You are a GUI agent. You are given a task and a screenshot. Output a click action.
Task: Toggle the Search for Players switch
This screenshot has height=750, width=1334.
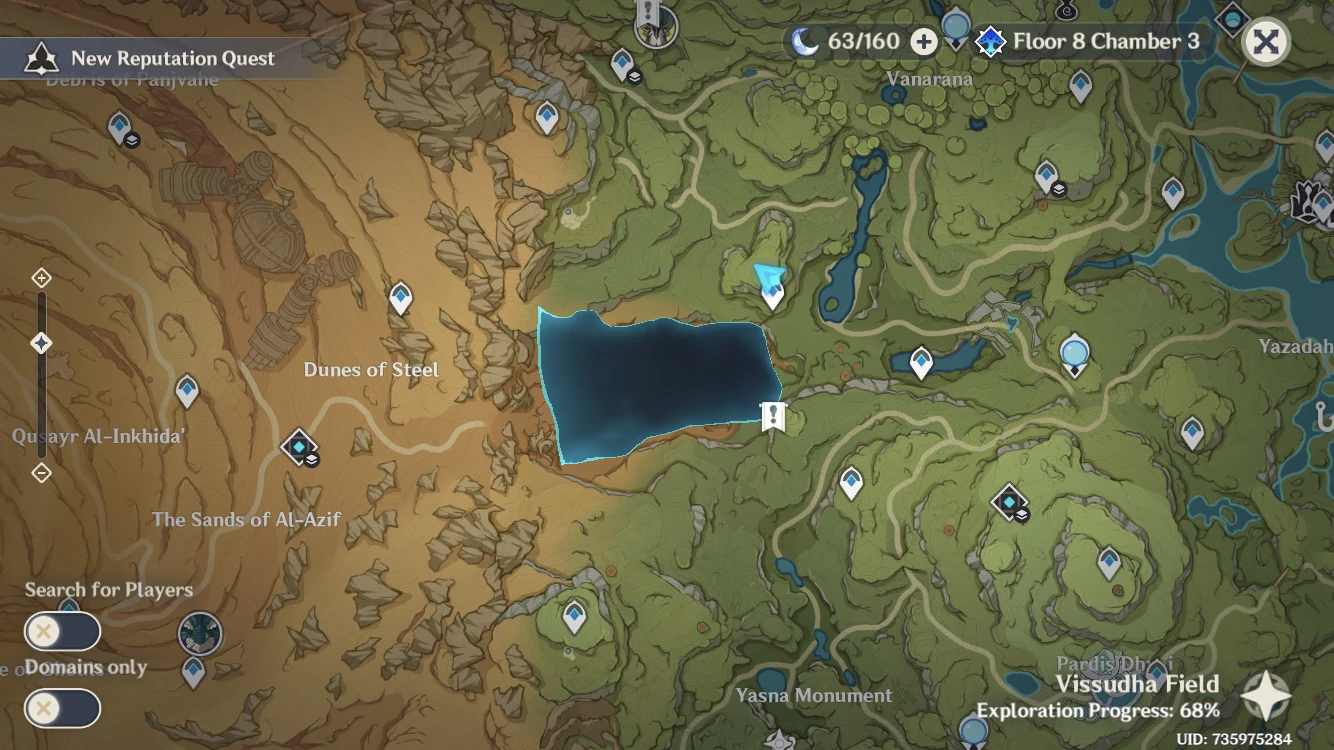pos(62,631)
